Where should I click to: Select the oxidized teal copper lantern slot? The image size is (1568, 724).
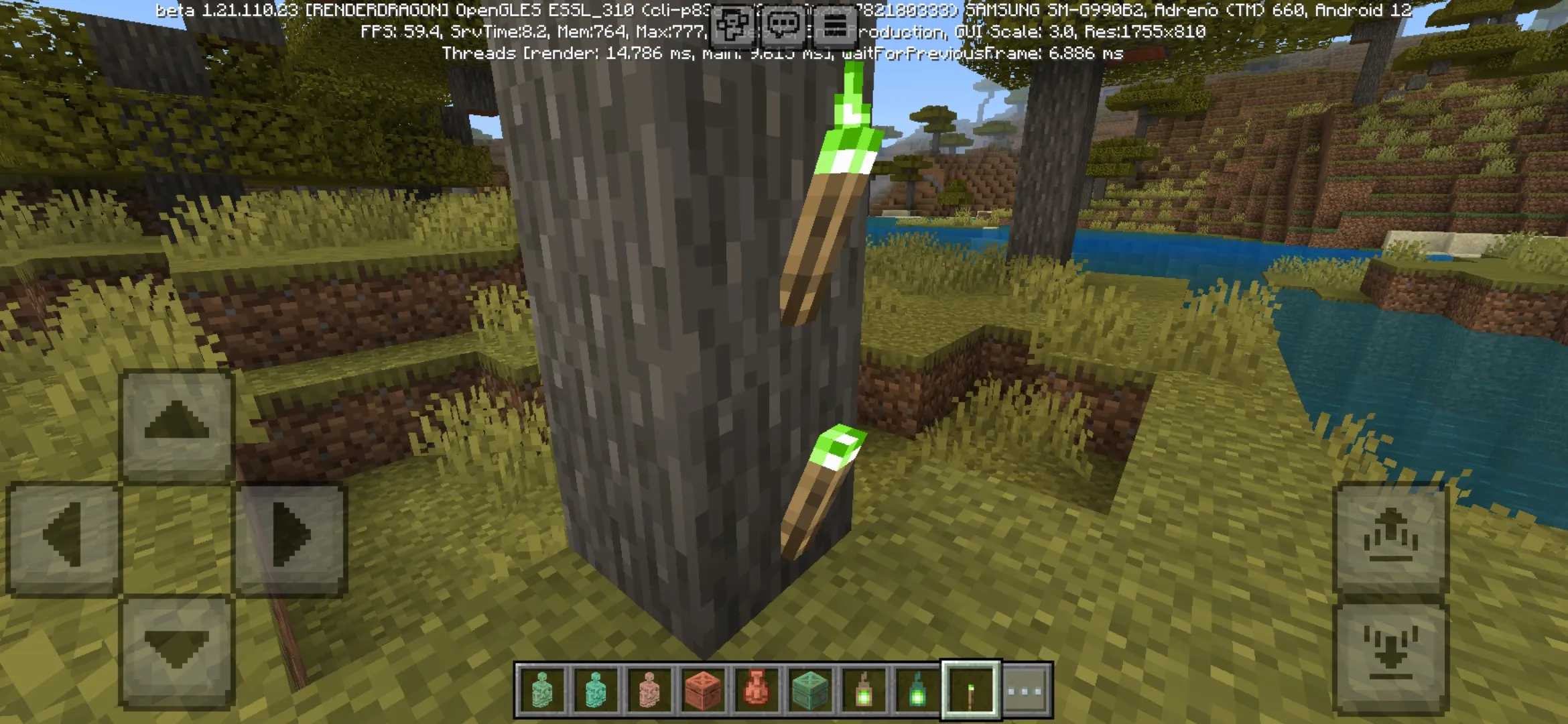[x=917, y=690]
